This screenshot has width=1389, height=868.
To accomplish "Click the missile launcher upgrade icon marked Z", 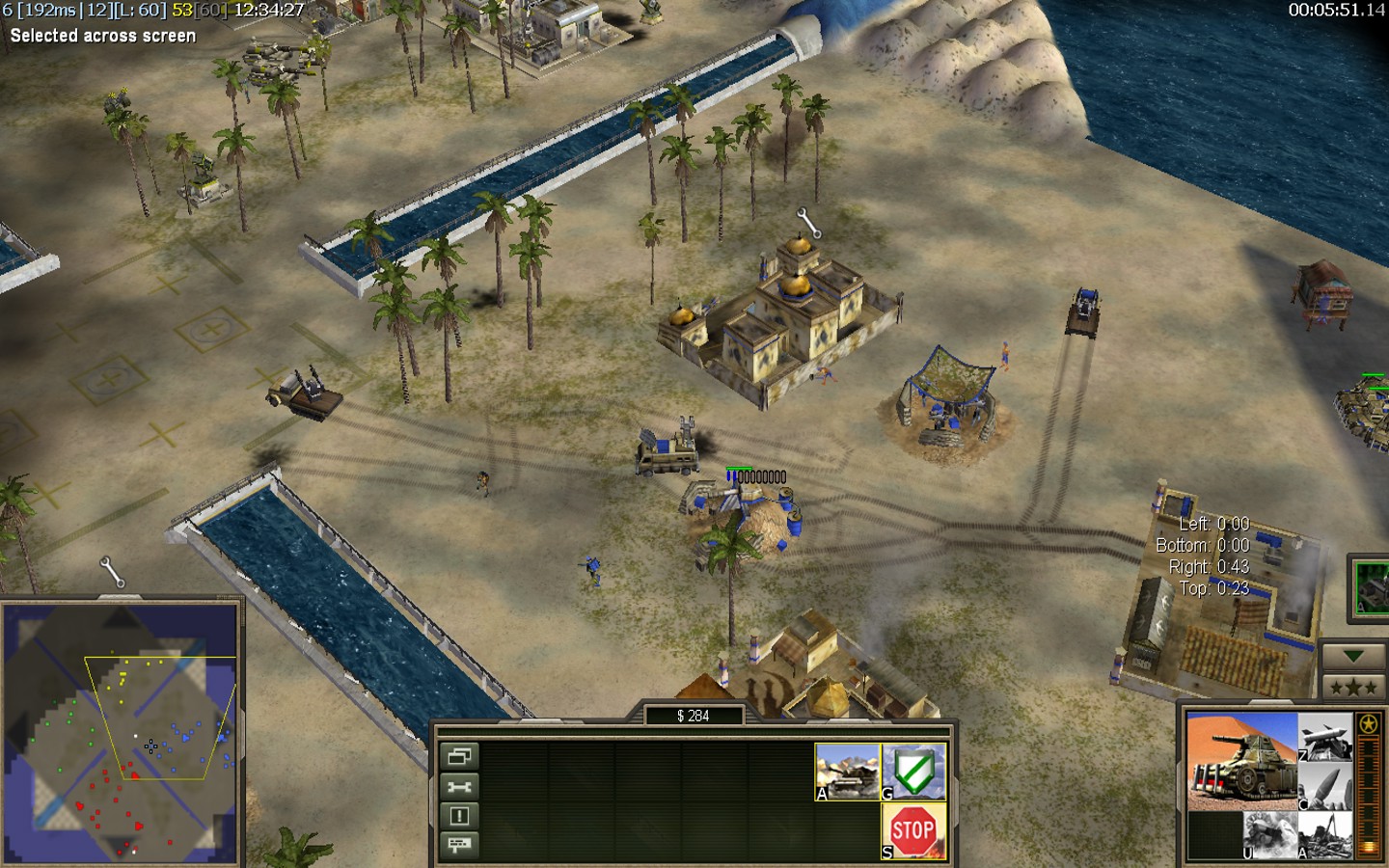I will coord(1325,737).
